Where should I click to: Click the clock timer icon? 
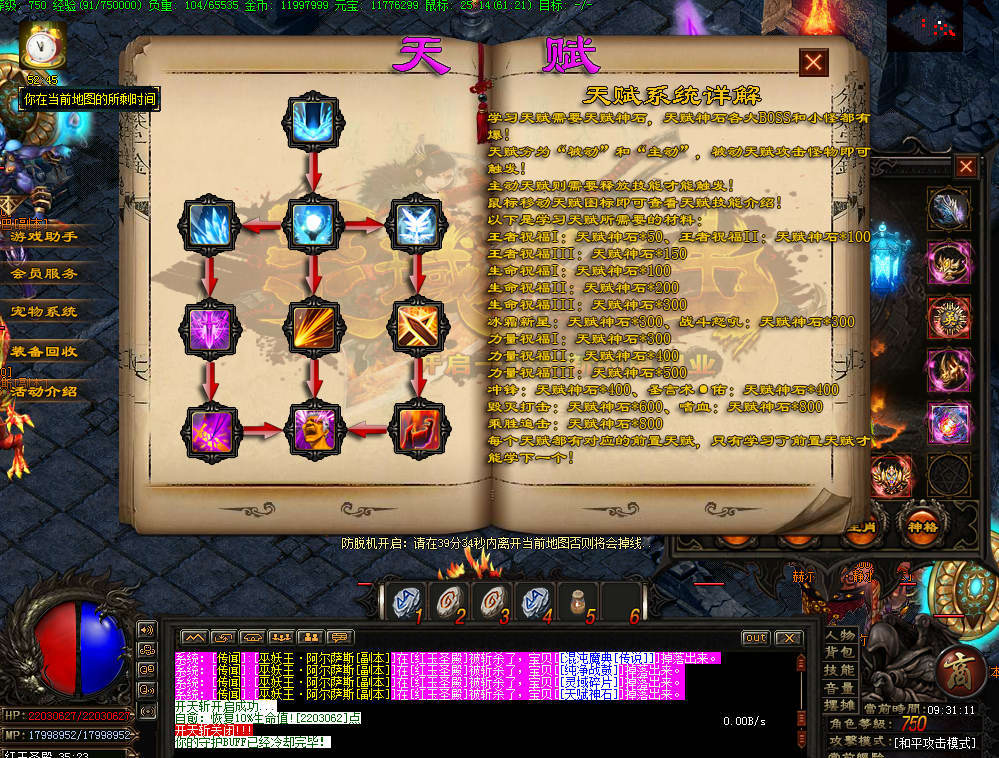pyautogui.click(x=41, y=45)
